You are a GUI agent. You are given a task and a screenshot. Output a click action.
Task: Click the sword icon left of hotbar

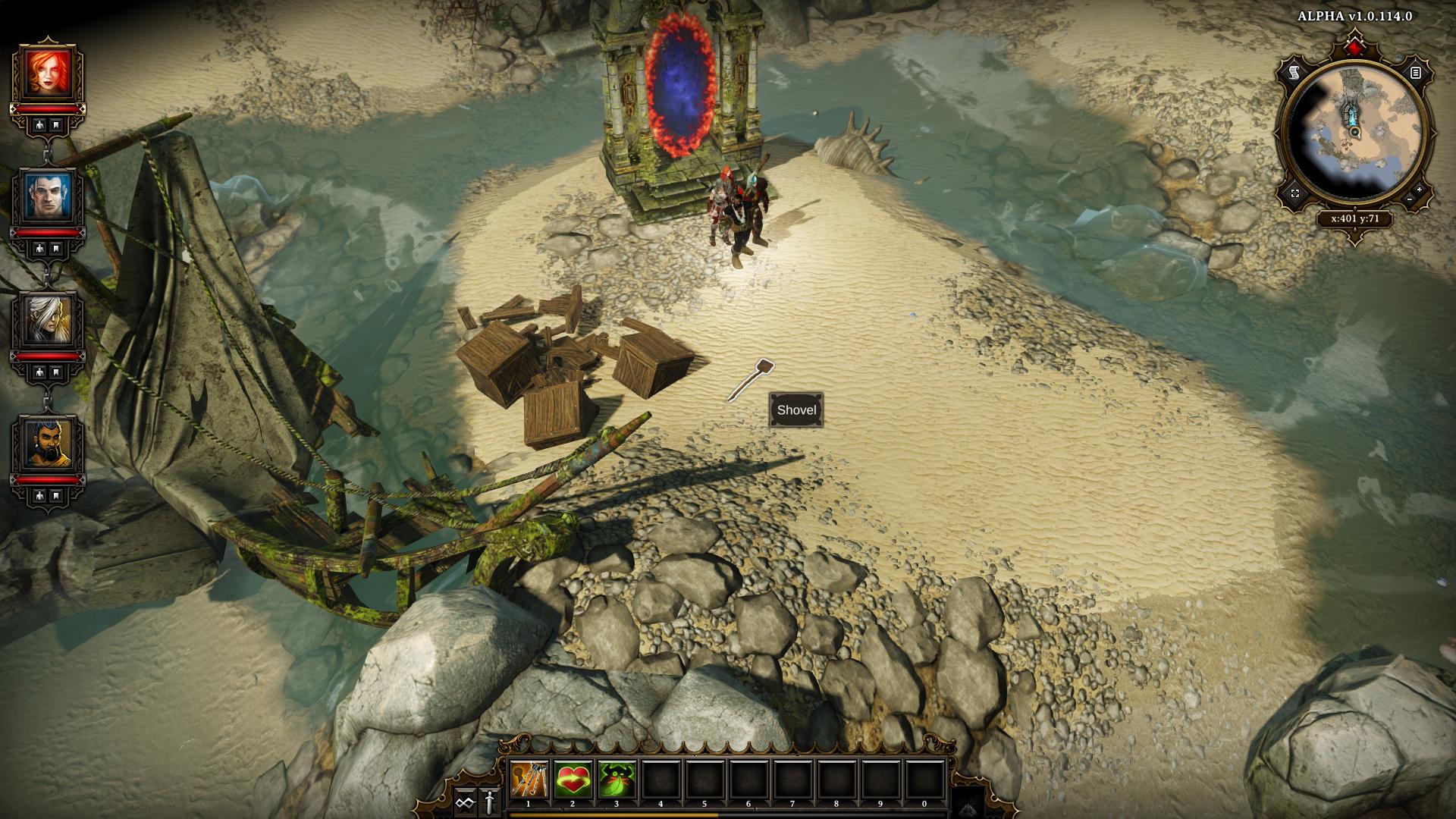click(490, 801)
